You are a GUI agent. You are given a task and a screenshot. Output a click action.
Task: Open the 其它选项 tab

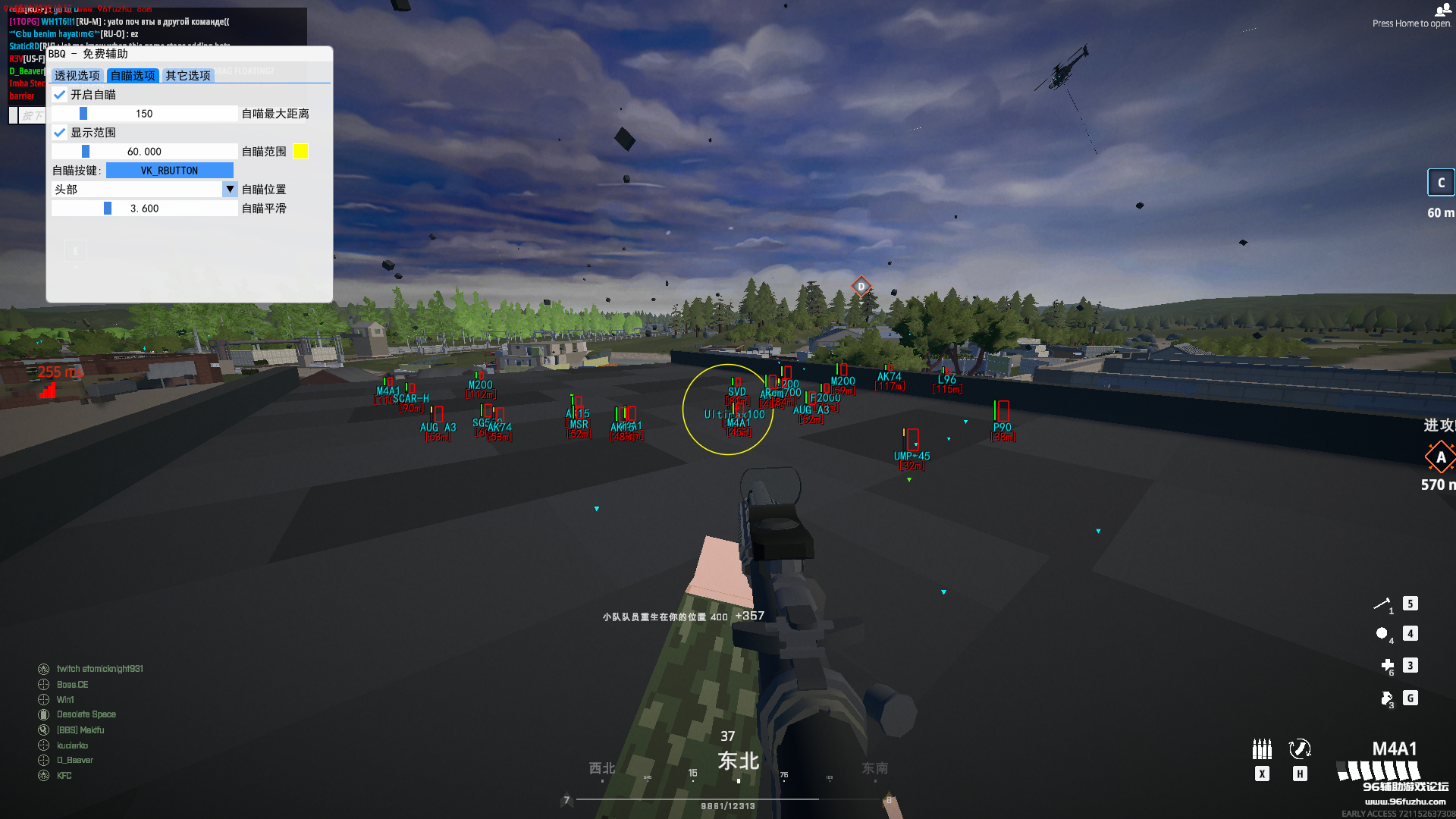coord(188,76)
